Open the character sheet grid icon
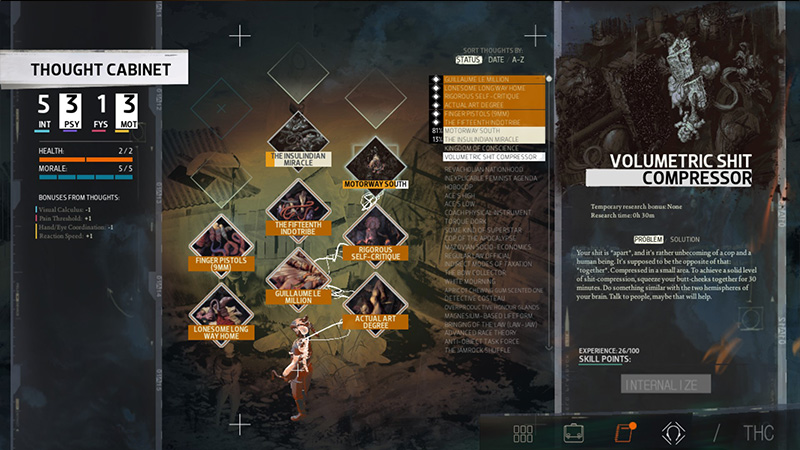The image size is (800, 450). click(x=523, y=433)
